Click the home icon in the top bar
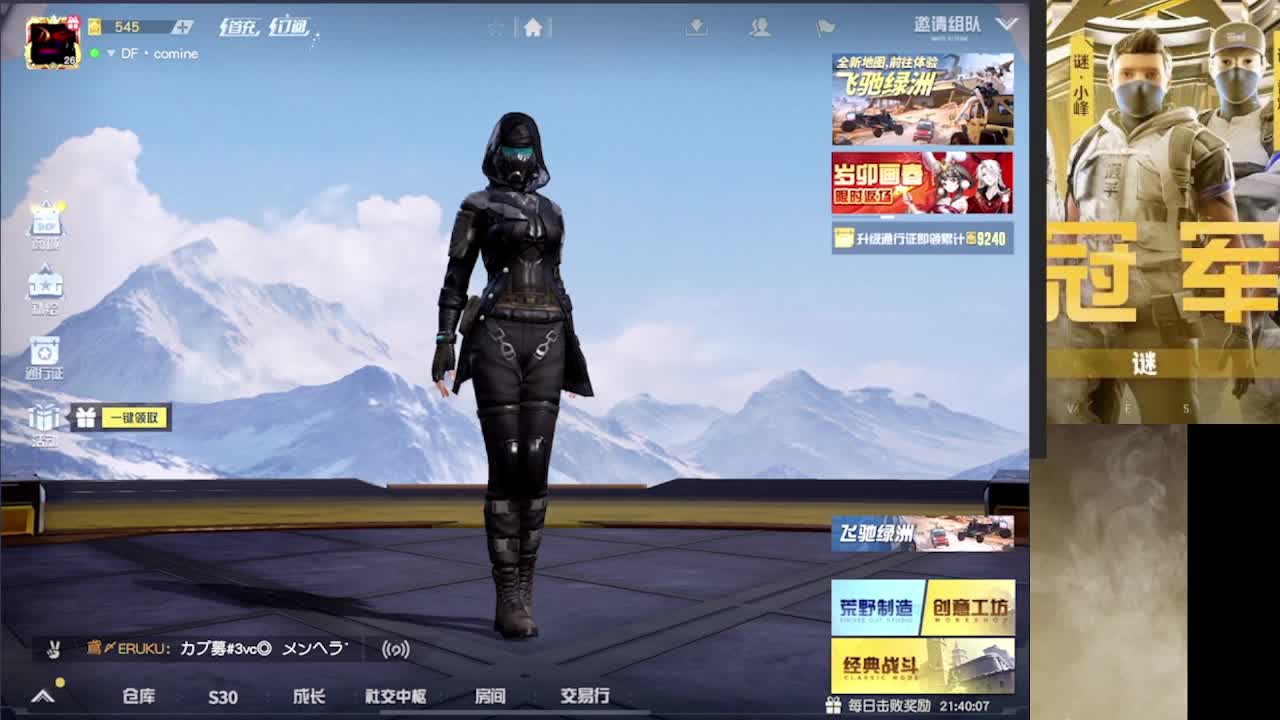The image size is (1280, 720). (531, 28)
